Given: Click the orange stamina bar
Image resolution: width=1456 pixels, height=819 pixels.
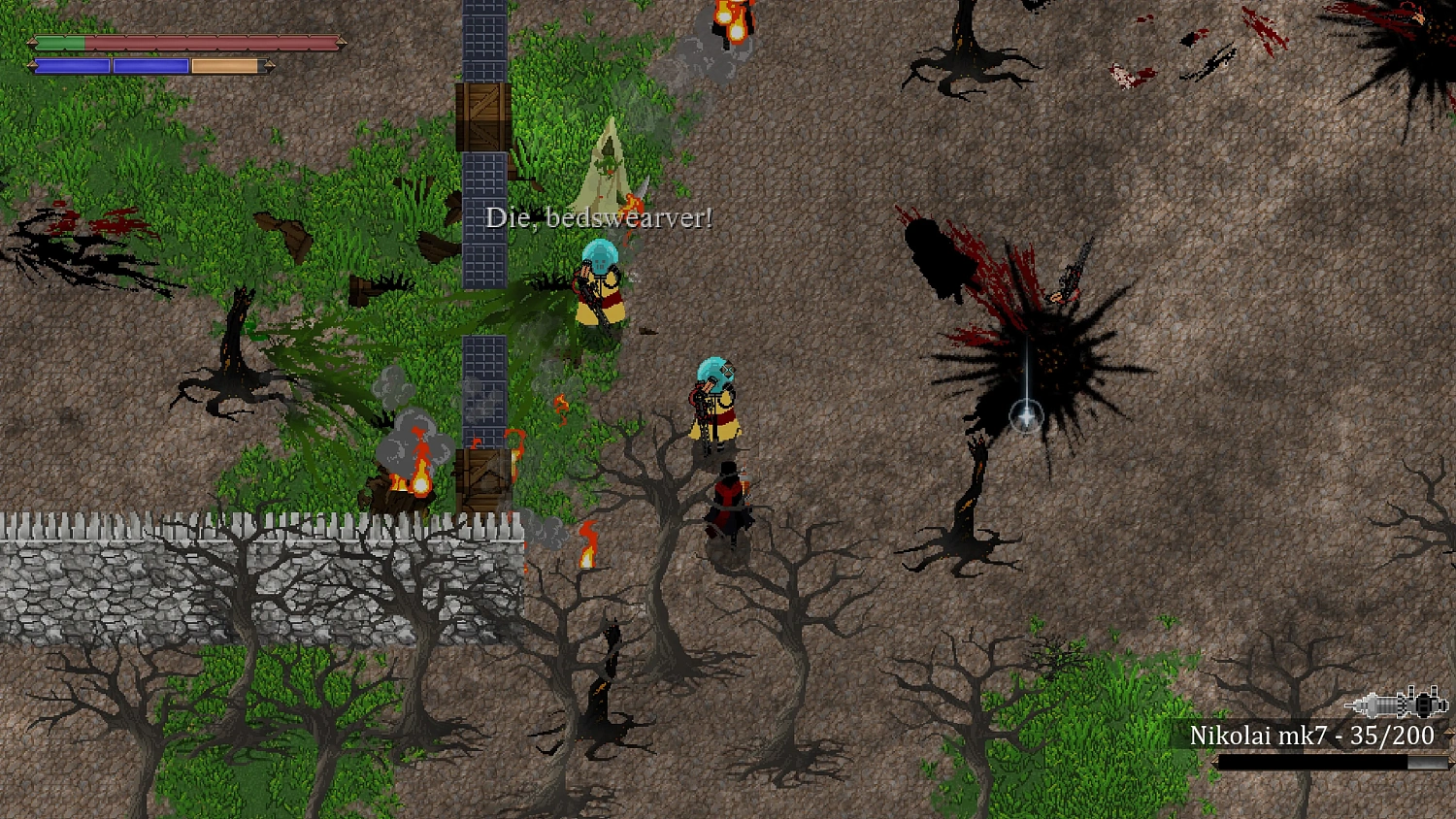Looking at the screenshot, I should [x=223, y=64].
